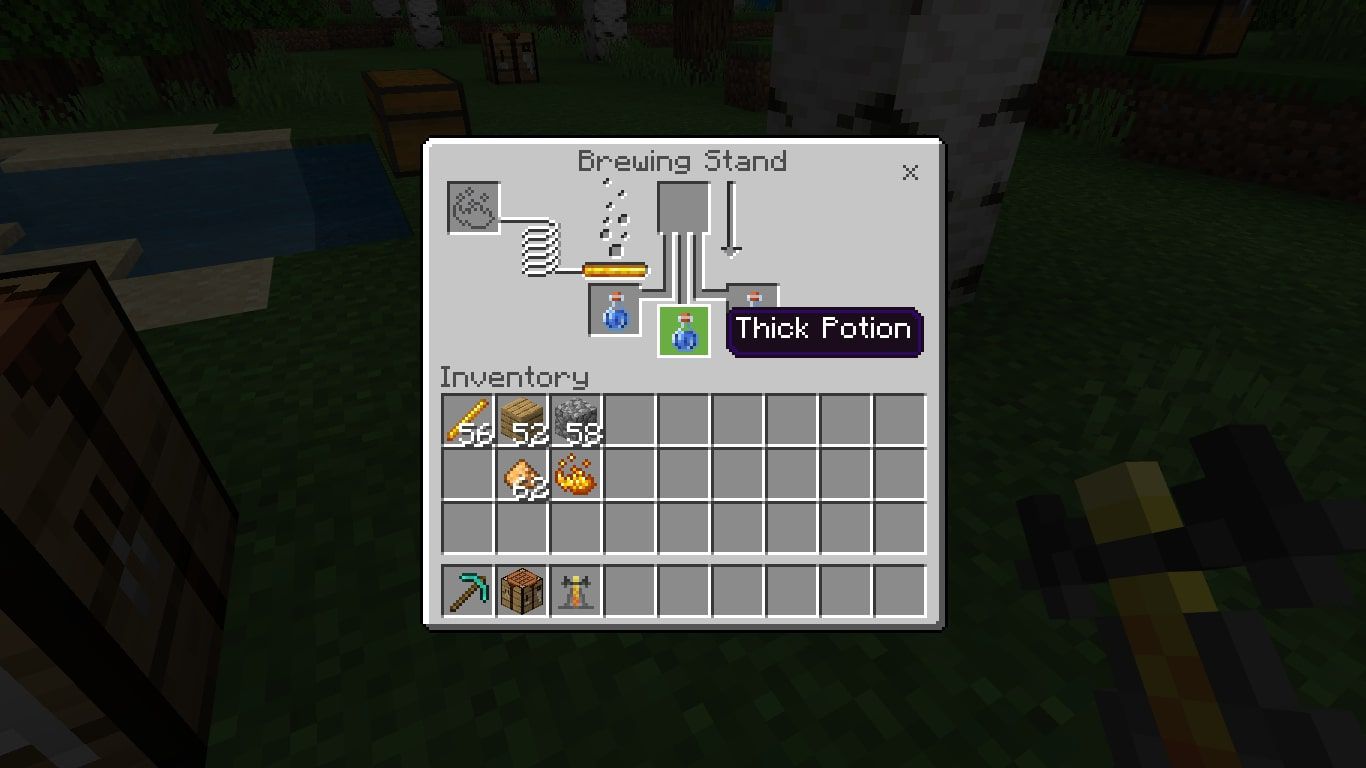
Task: Pick up the oak planks stack
Action: [521, 420]
